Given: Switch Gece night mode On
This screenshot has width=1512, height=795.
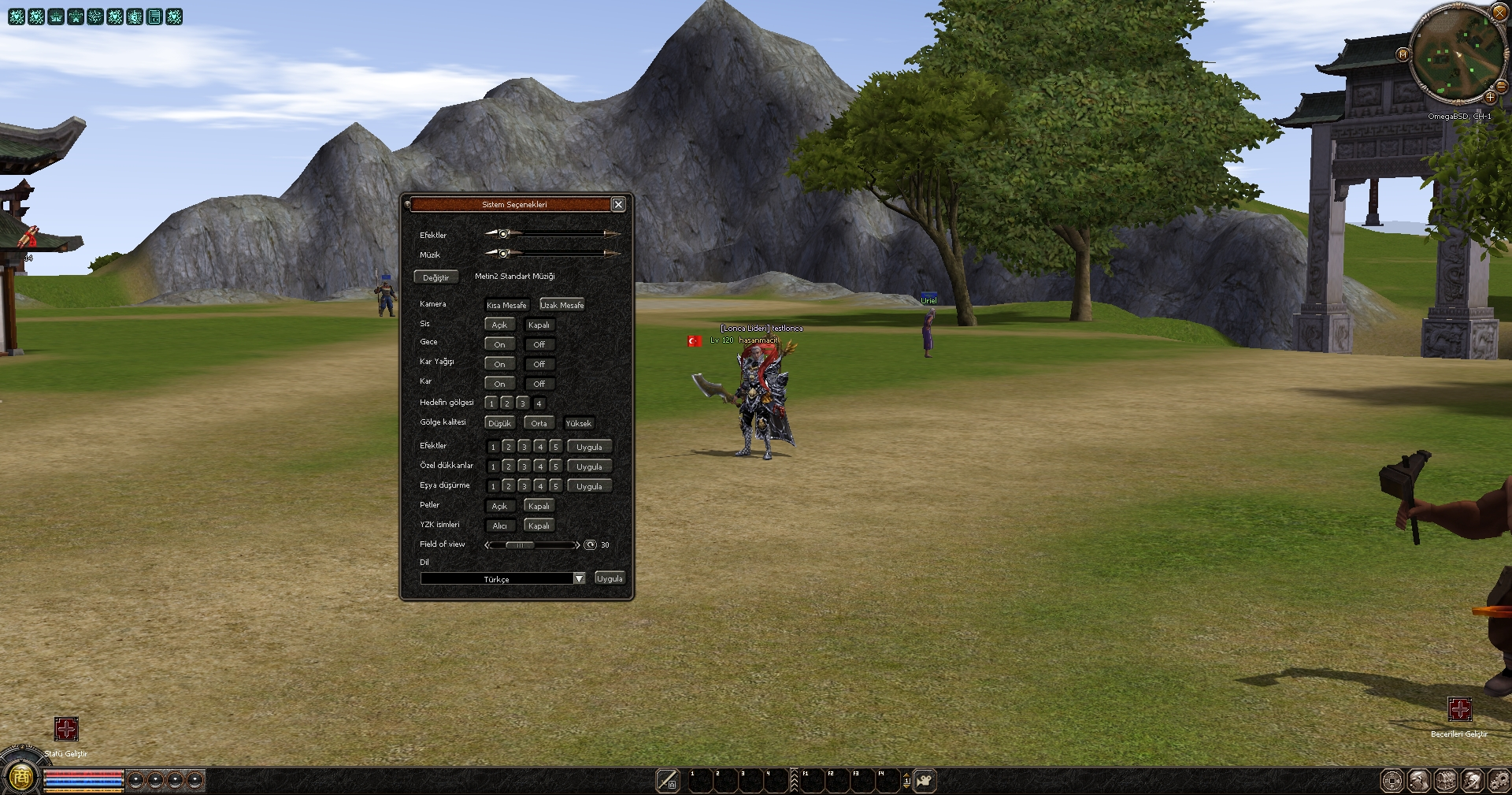Looking at the screenshot, I should click(499, 344).
